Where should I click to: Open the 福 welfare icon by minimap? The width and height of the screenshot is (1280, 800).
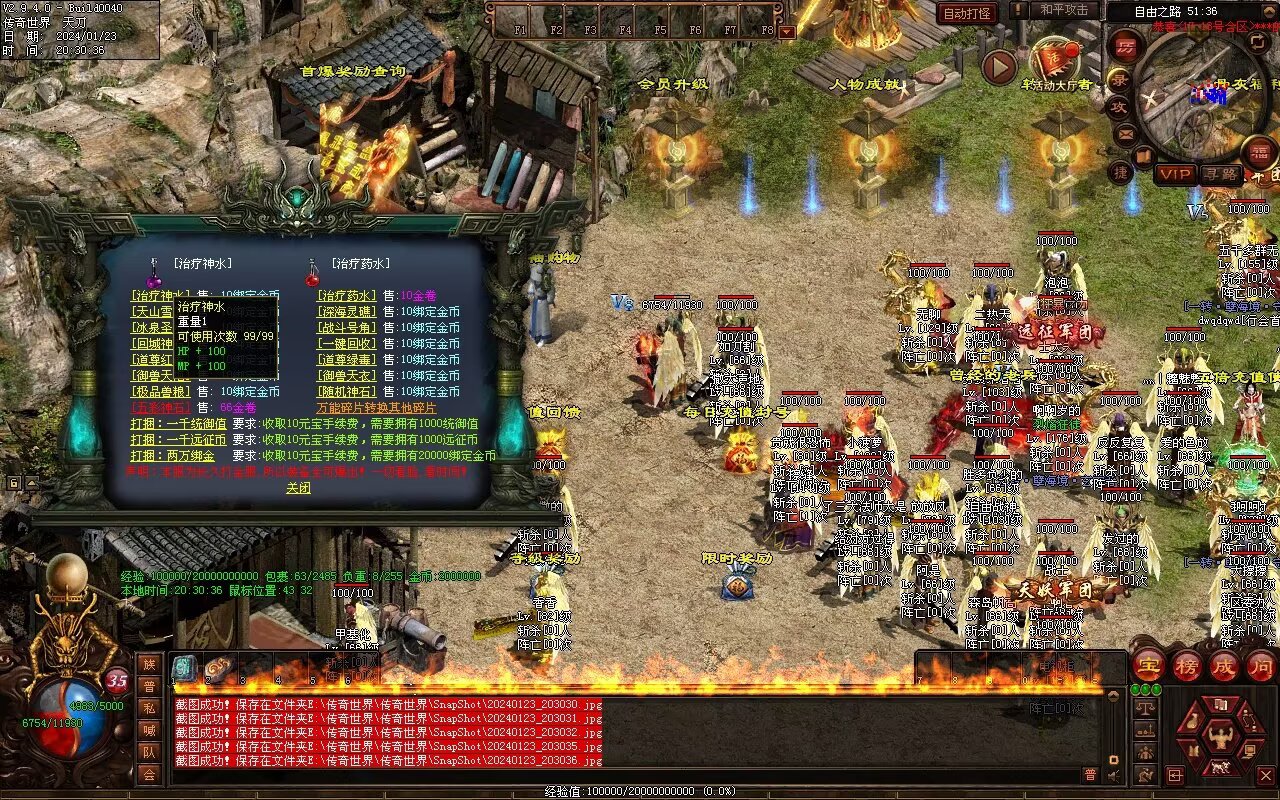point(1259,154)
